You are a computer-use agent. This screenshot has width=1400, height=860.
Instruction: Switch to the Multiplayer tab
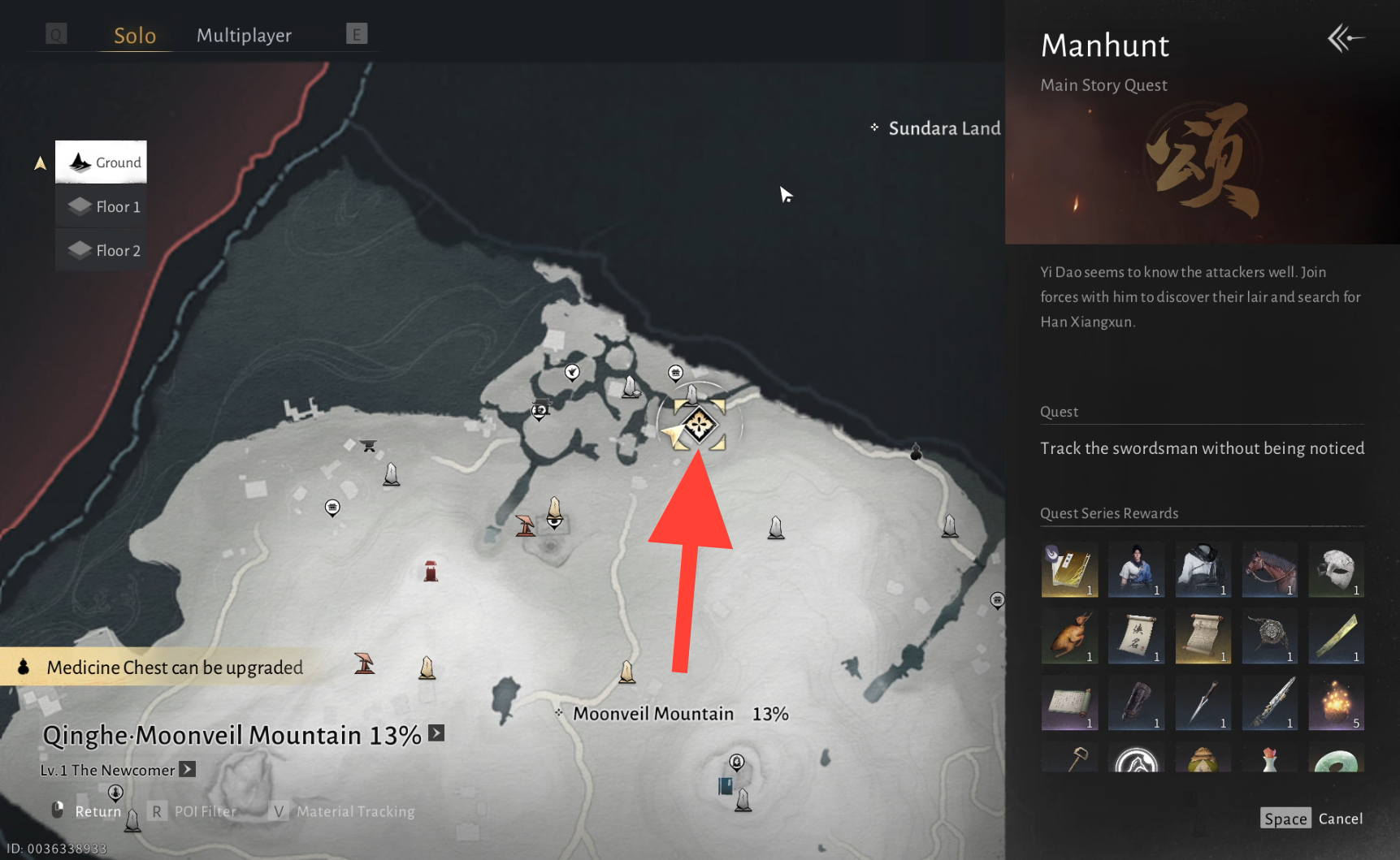click(244, 36)
